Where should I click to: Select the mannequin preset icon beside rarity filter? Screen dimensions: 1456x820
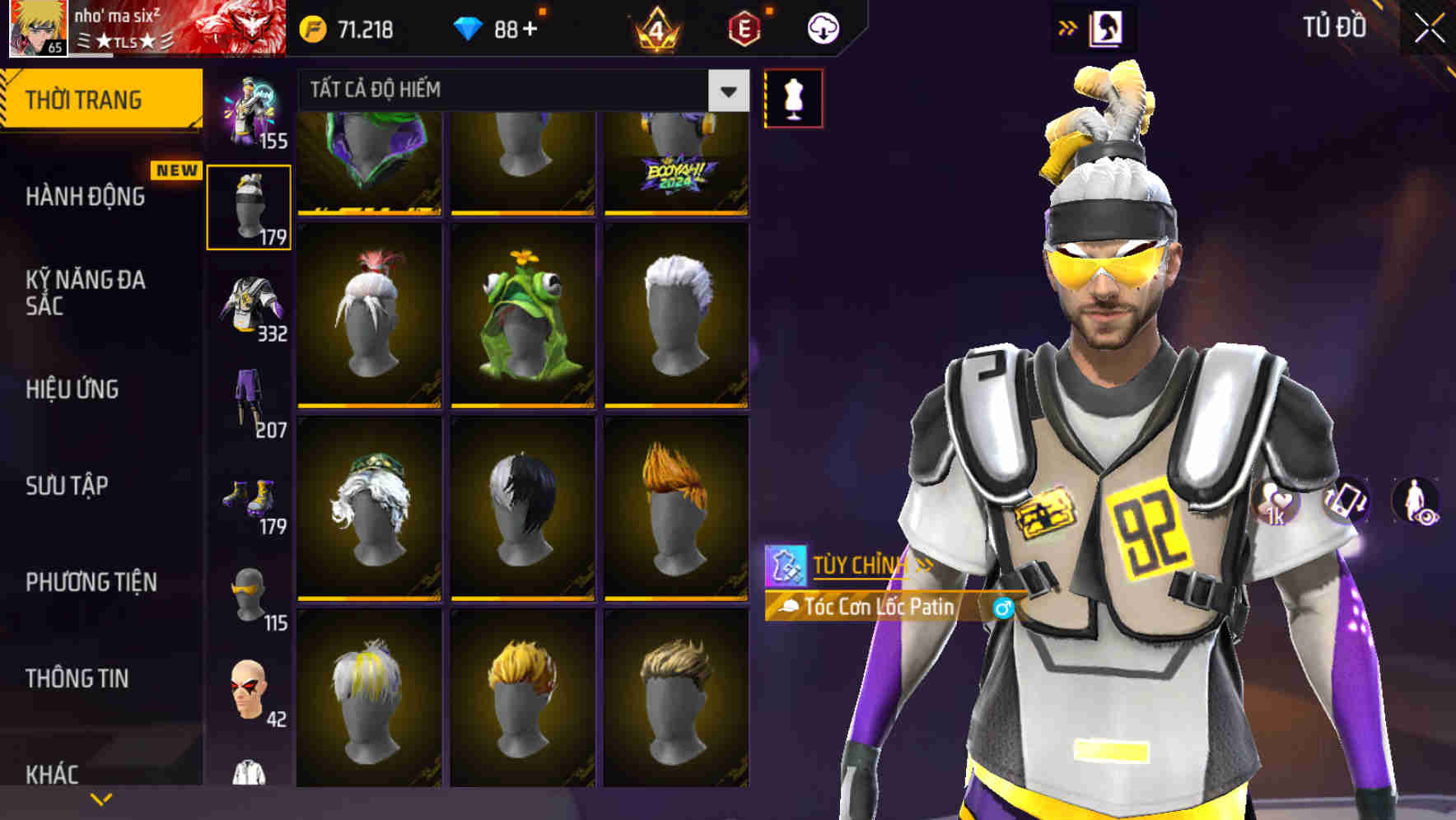793,97
